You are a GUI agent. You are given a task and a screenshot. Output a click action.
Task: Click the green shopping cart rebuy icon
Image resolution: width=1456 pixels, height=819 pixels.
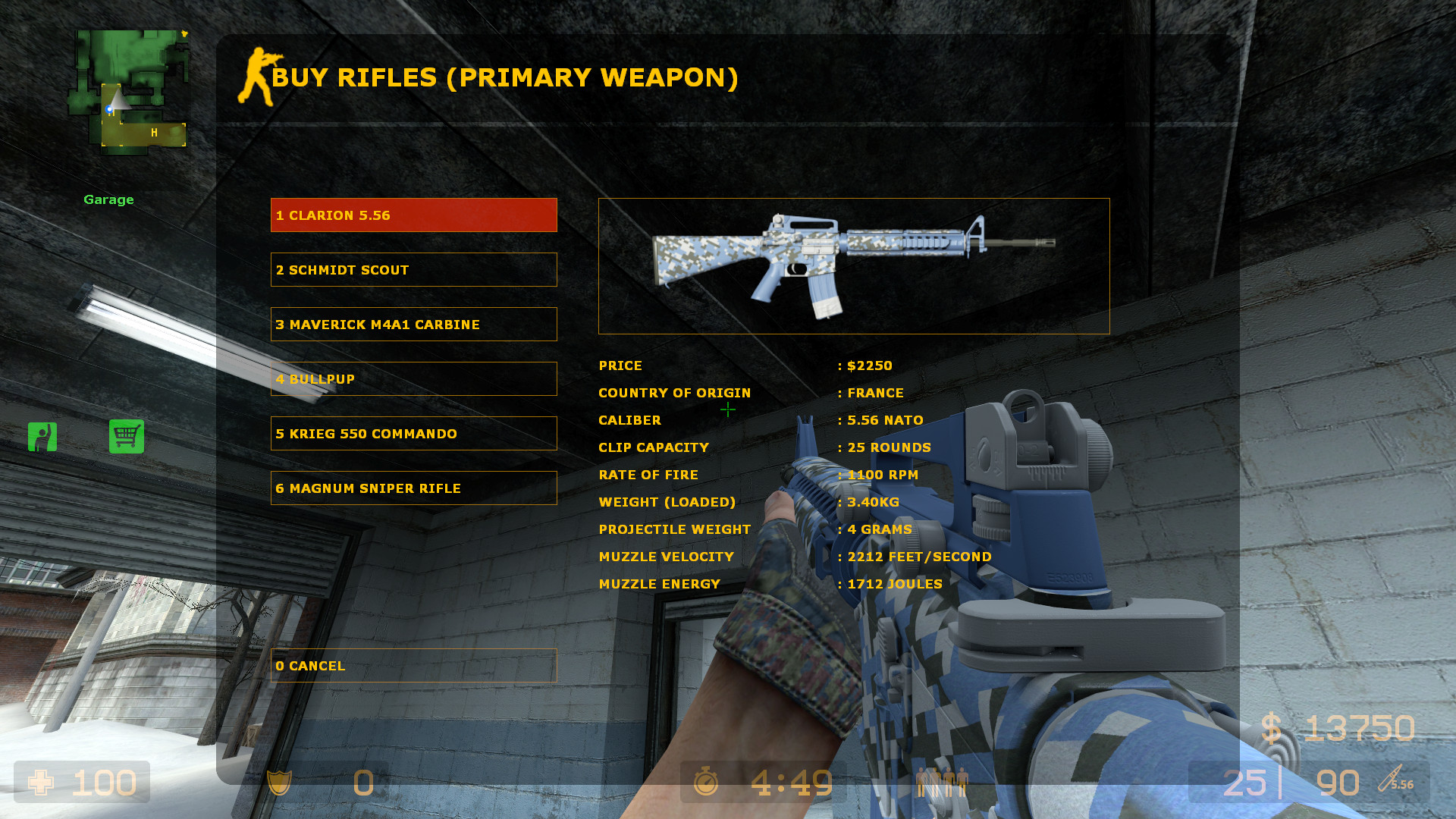(127, 437)
